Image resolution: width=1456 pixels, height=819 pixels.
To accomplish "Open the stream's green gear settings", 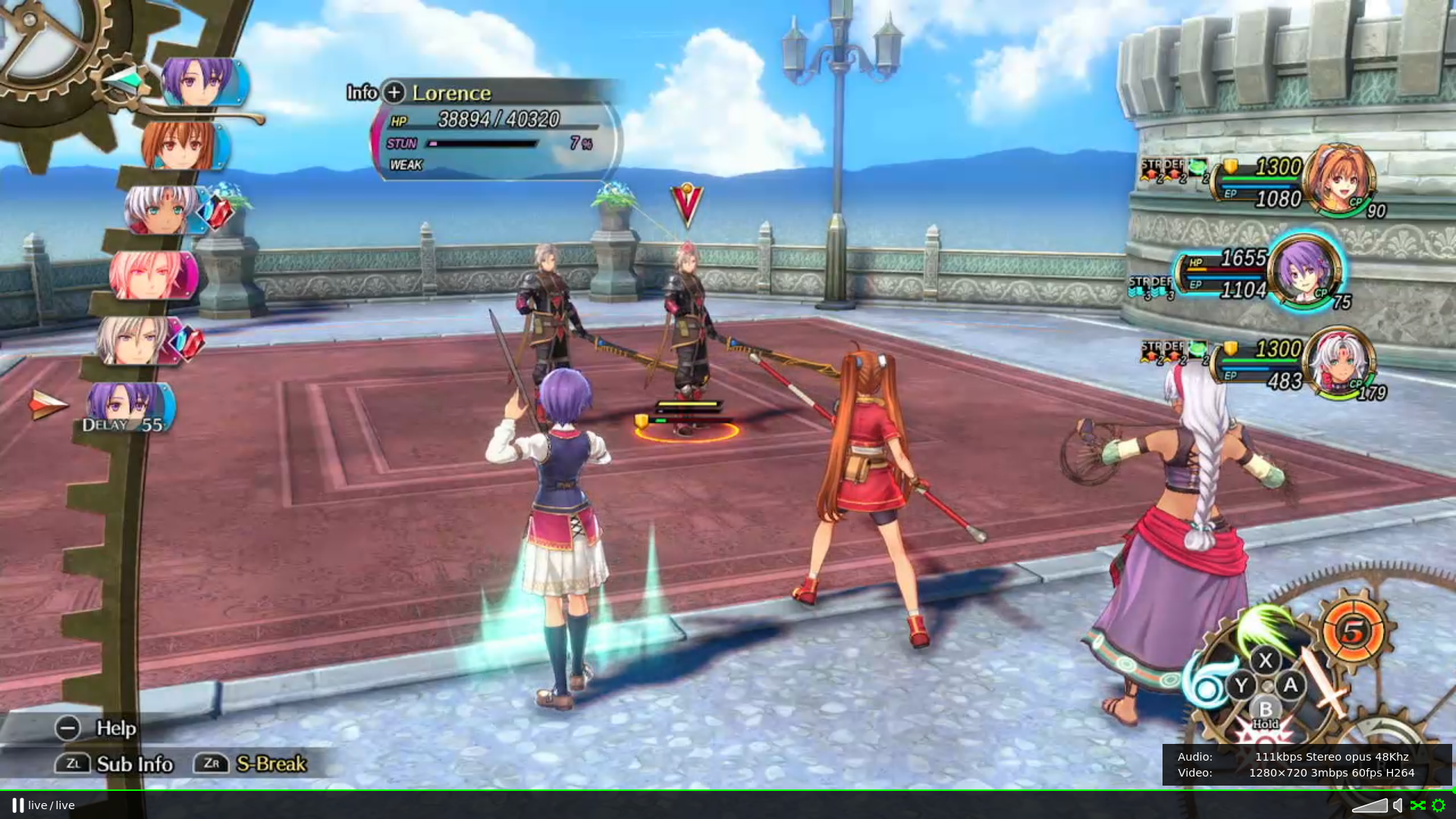I will pos(1439,805).
